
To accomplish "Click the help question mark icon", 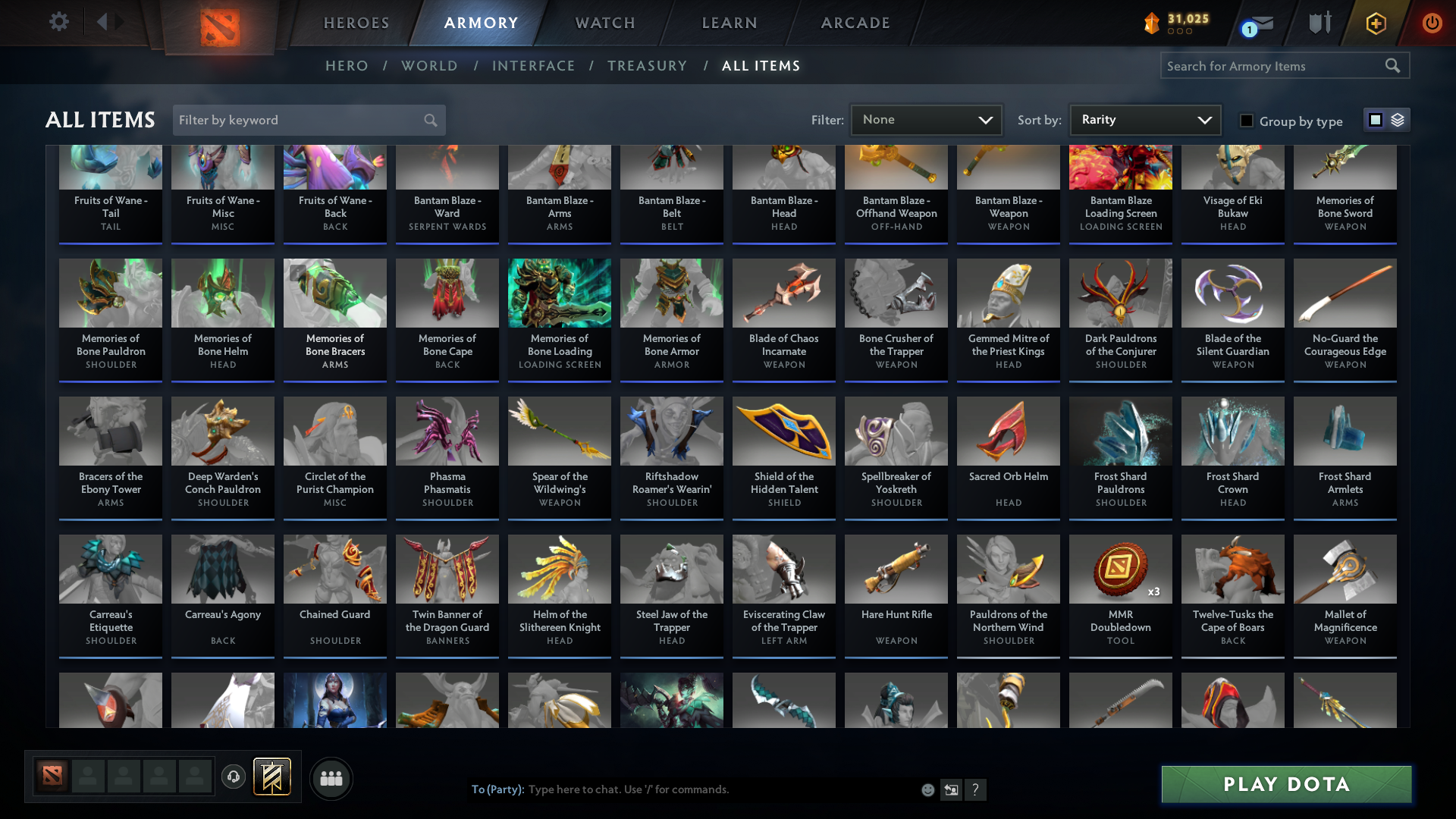I will click(976, 789).
